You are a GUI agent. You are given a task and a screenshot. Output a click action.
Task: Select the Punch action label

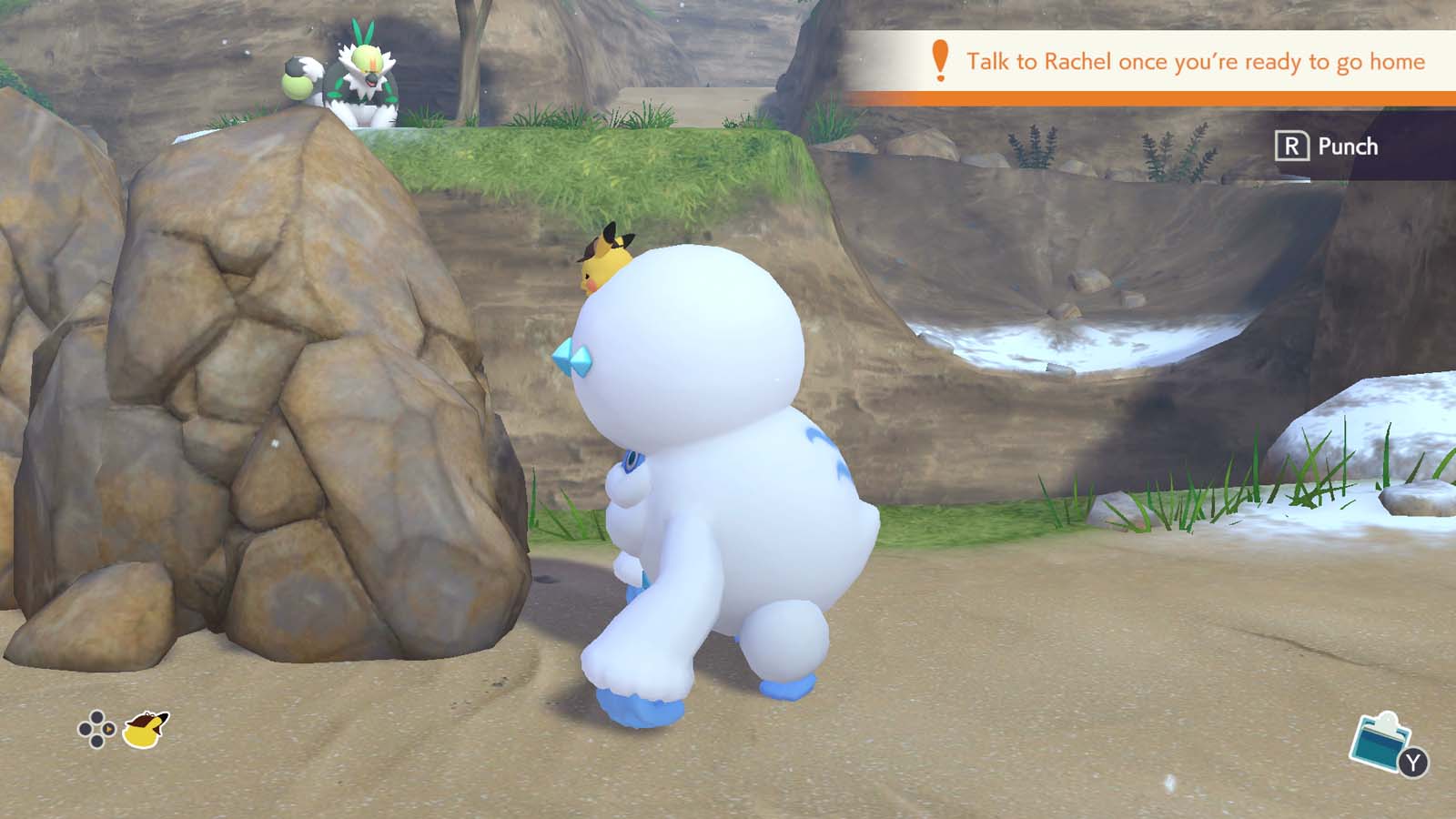click(x=1349, y=147)
